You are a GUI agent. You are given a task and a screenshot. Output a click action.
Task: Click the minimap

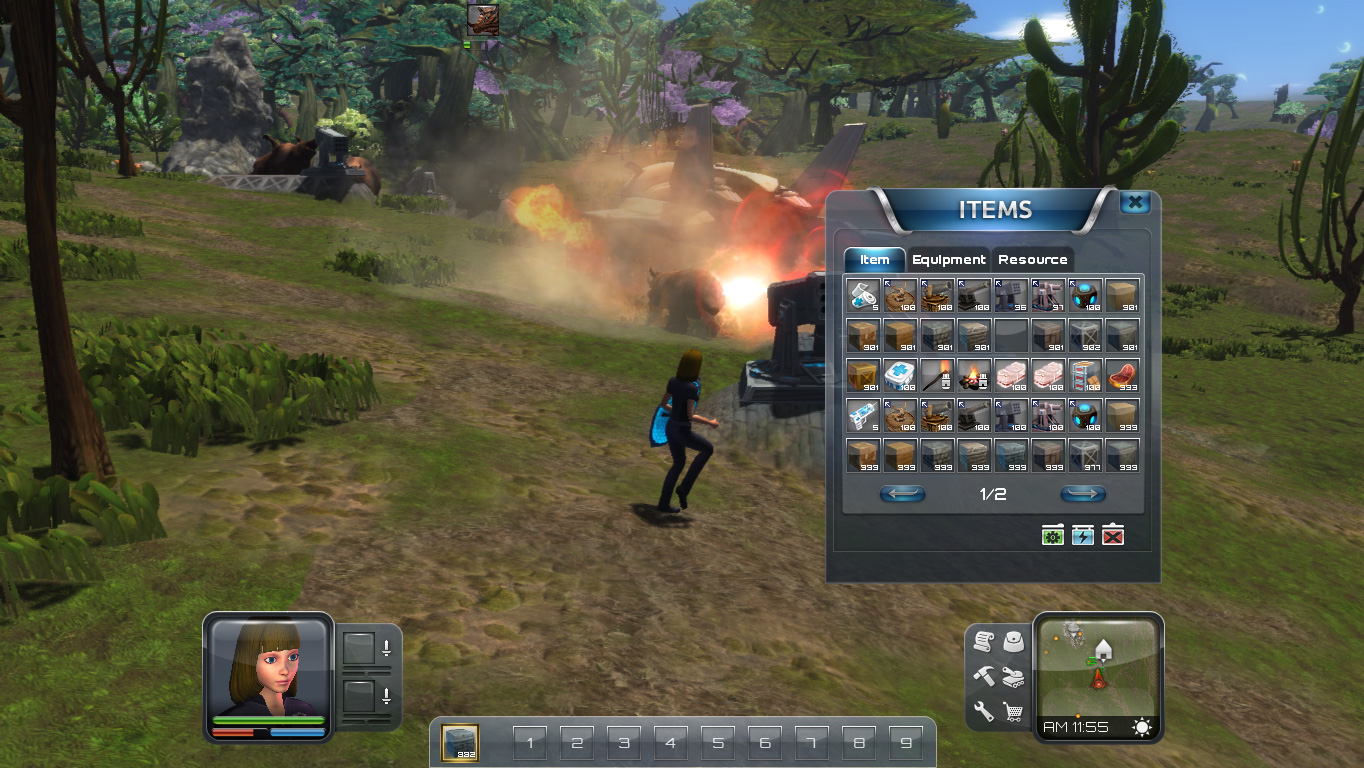coord(1098,666)
